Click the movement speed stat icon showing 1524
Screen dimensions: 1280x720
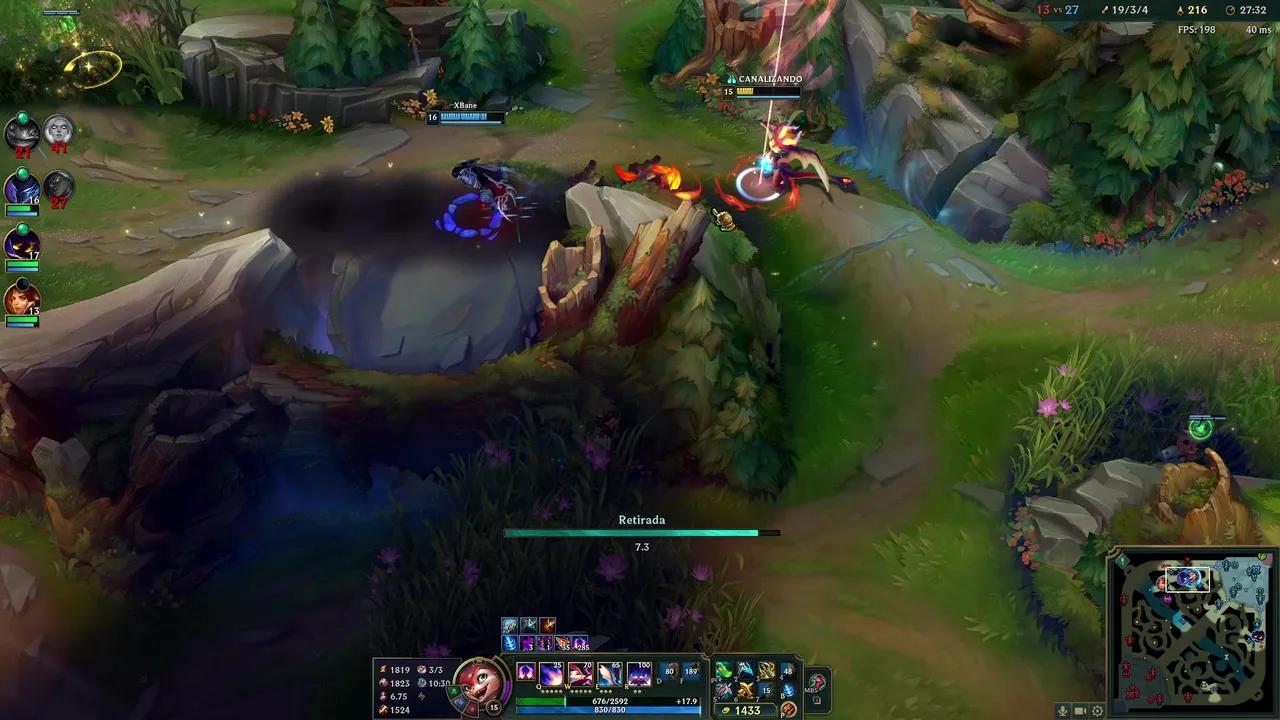pos(383,709)
